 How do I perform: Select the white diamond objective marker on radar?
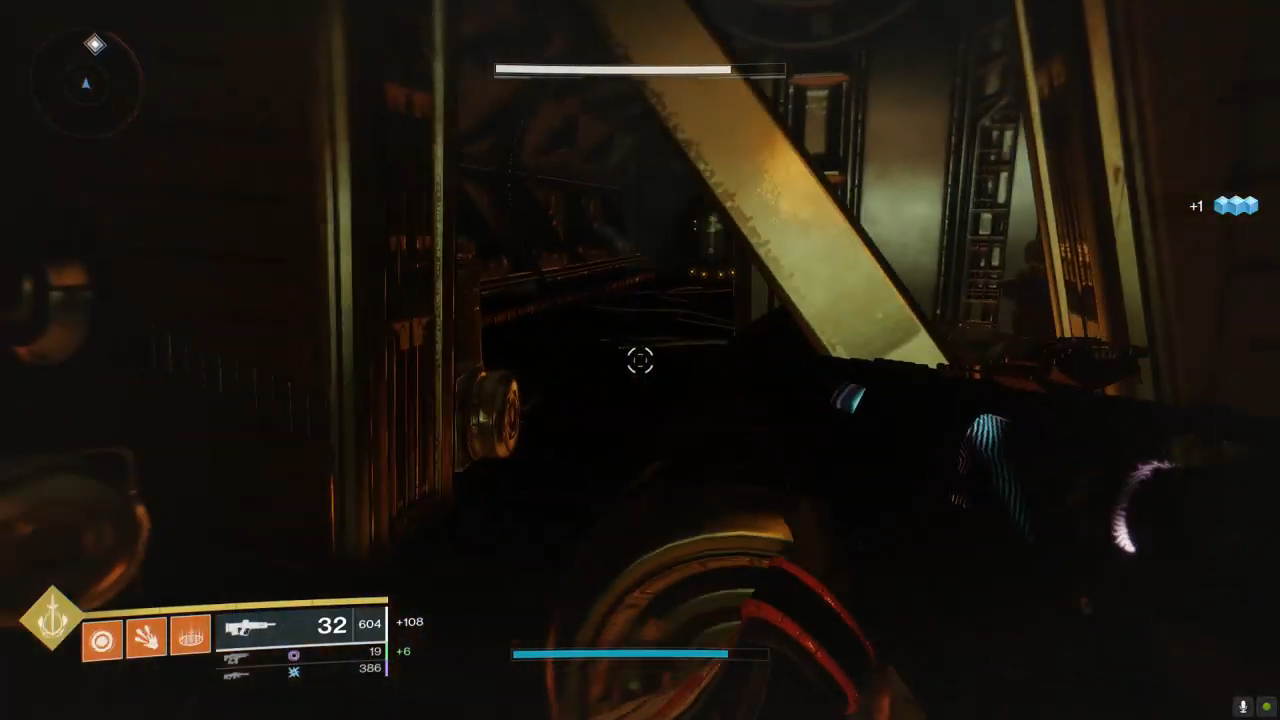[94, 44]
